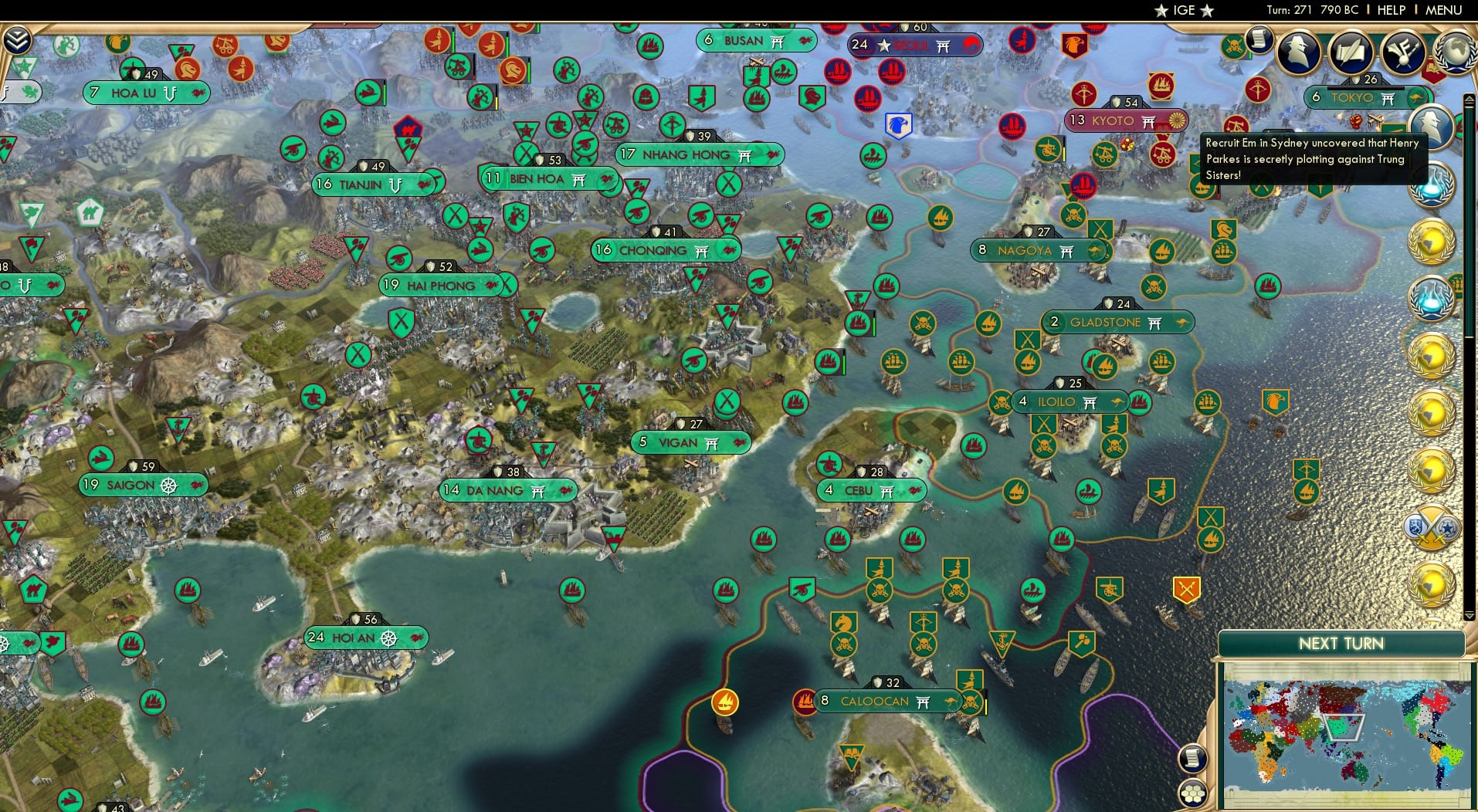Open HELP from the top bar
The height and width of the screenshot is (812, 1478).
tap(1390, 10)
